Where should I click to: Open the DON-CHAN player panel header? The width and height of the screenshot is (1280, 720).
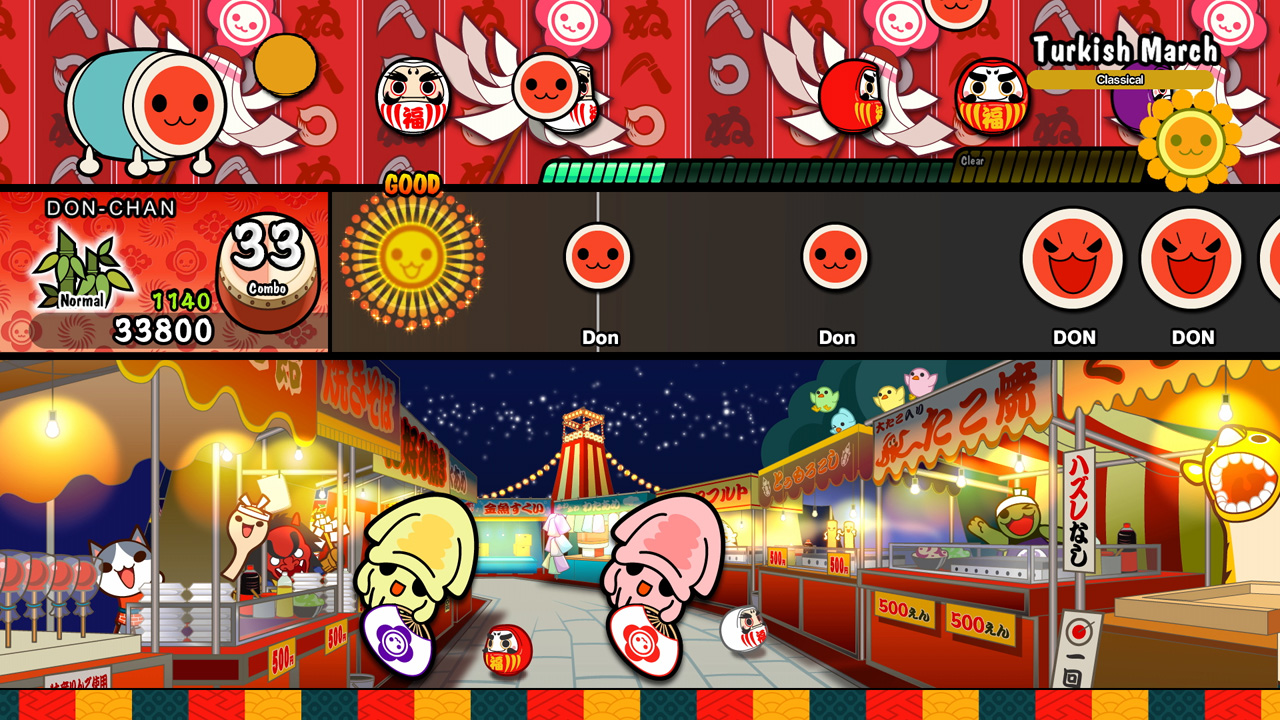[x=112, y=205]
